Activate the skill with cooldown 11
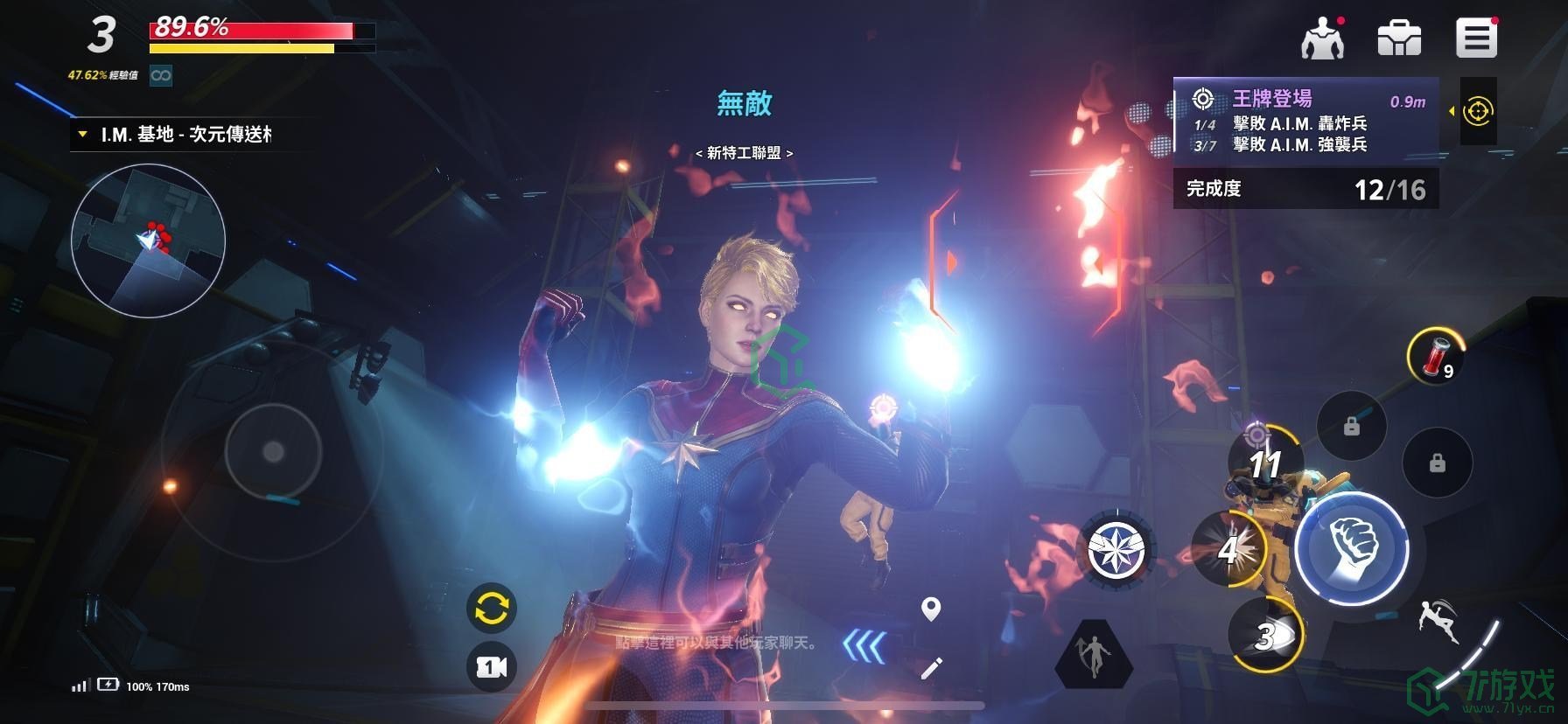 pos(1264,461)
